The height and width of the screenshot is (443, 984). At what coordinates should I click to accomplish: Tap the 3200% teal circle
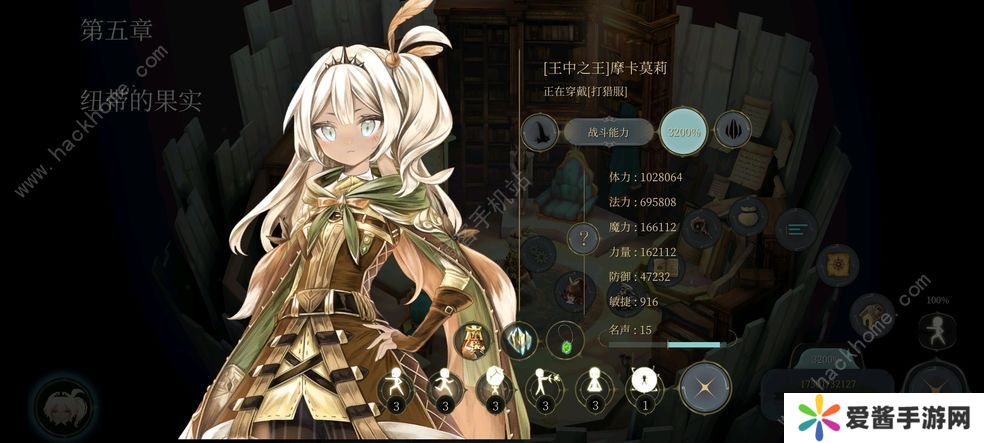pos(684,131)
